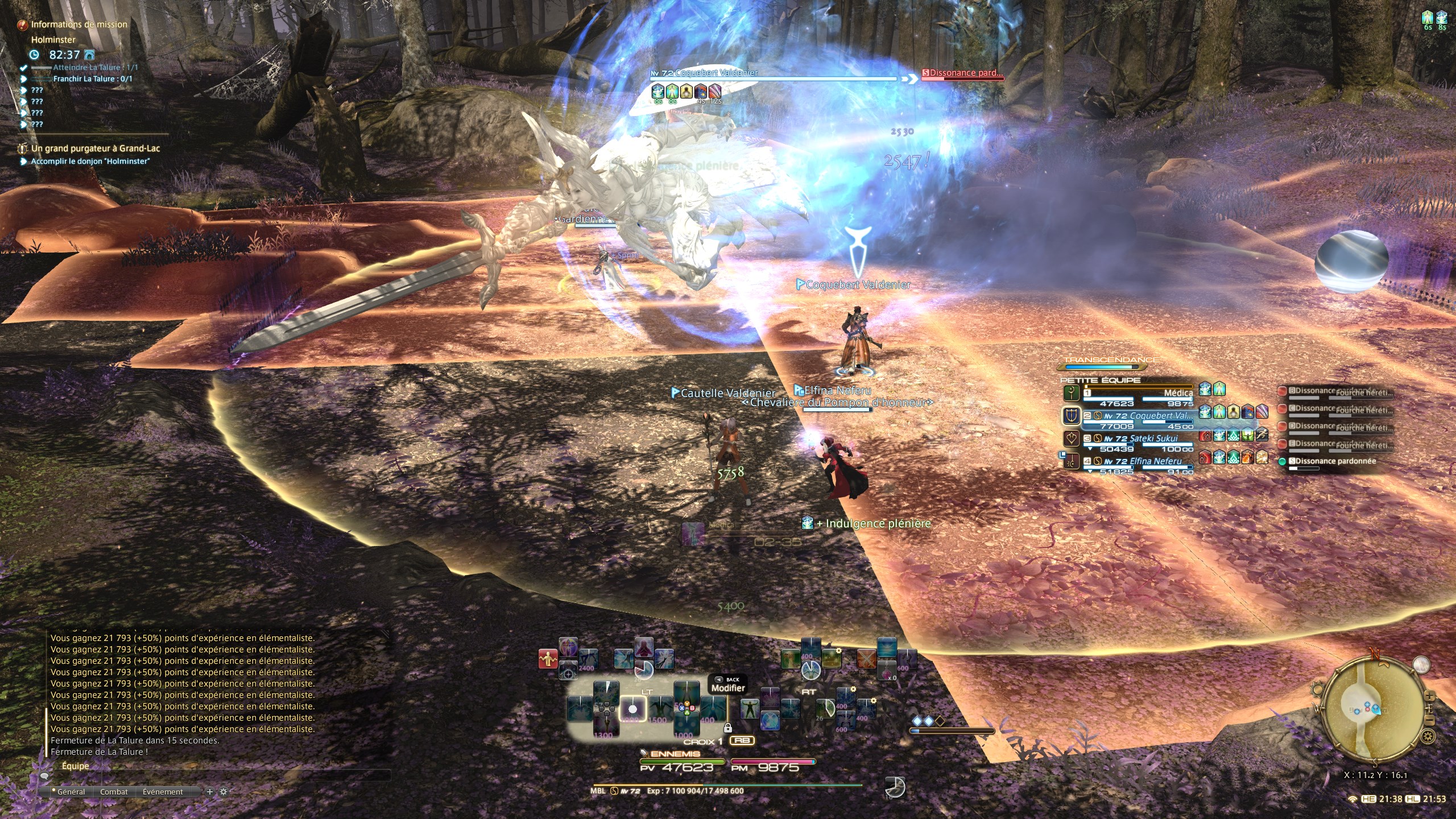
Task: Switch to the Combat chat tab
Action: [x=114, y=792]
